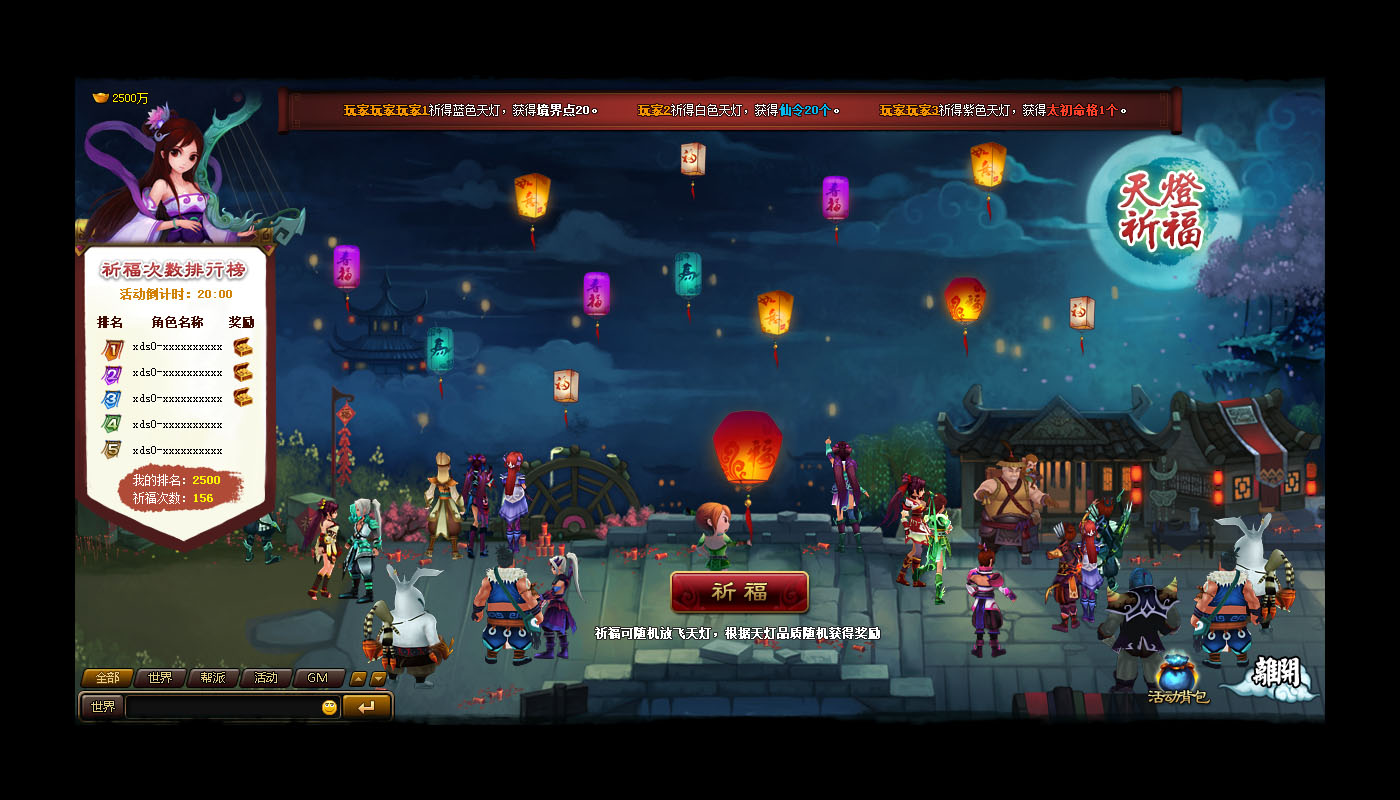The width and height of the screenshot is (1400, 800).
Task: Click the red 祈福 blessing button
Action: point(739,591)
